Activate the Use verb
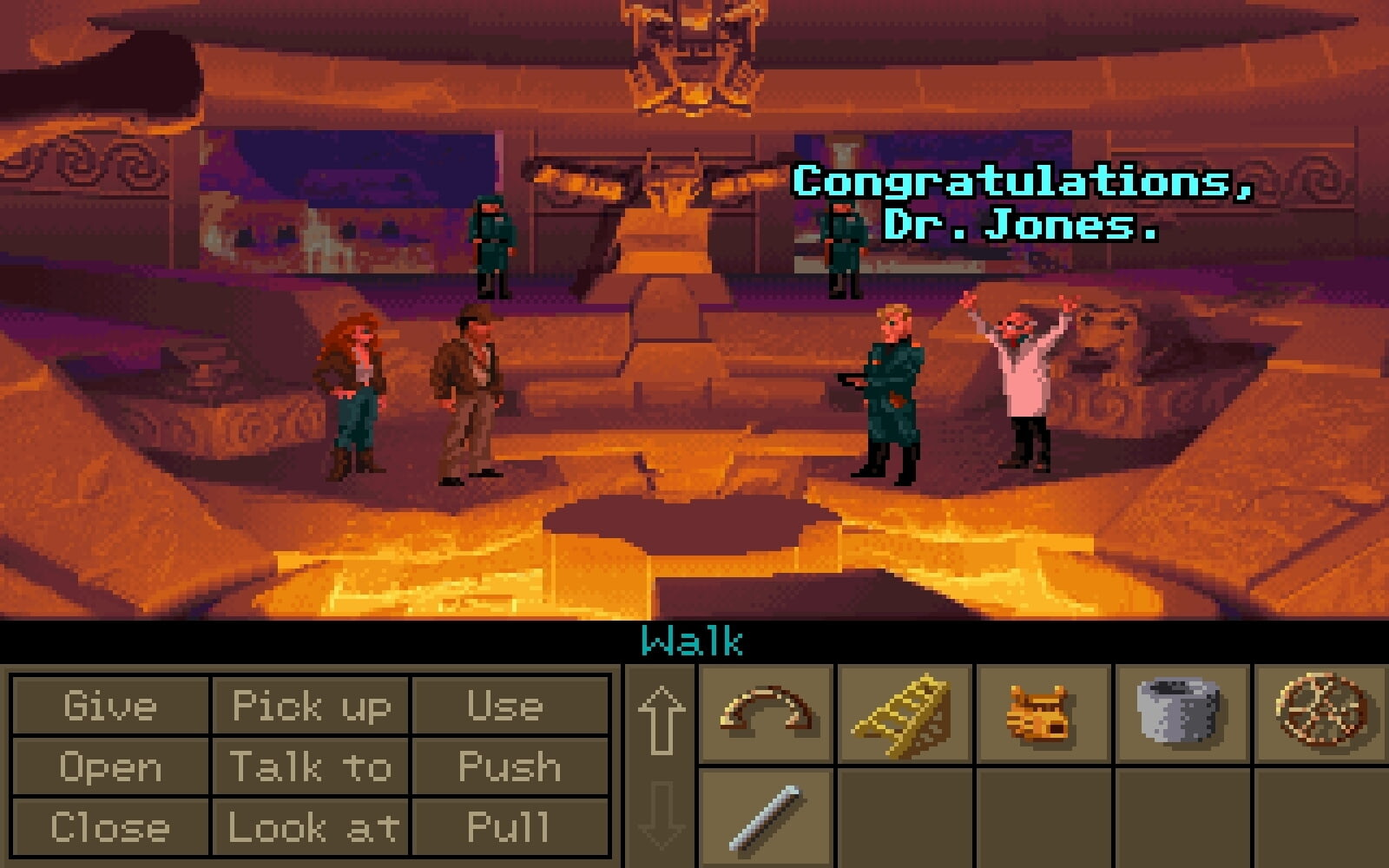The height and width of the screenshot is (868, 1389). click(510, 706)
